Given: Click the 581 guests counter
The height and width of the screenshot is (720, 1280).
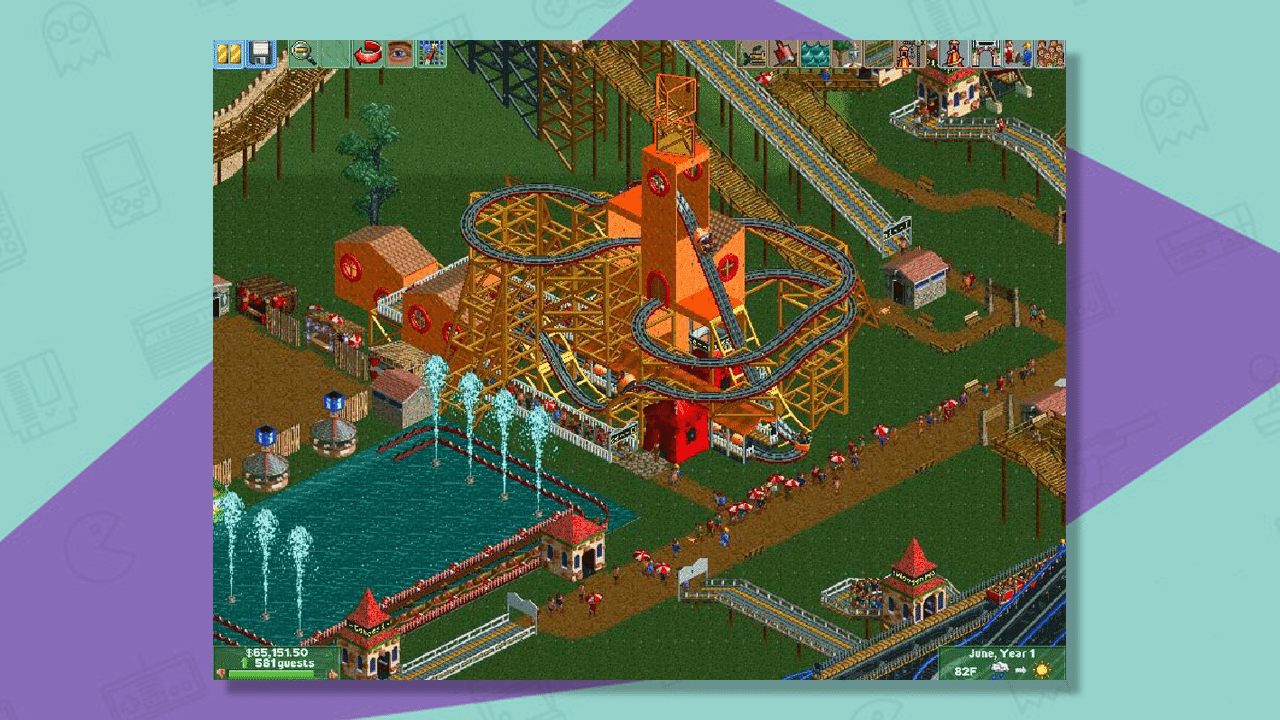Looking at the screenshot, I should pos(283,663).
